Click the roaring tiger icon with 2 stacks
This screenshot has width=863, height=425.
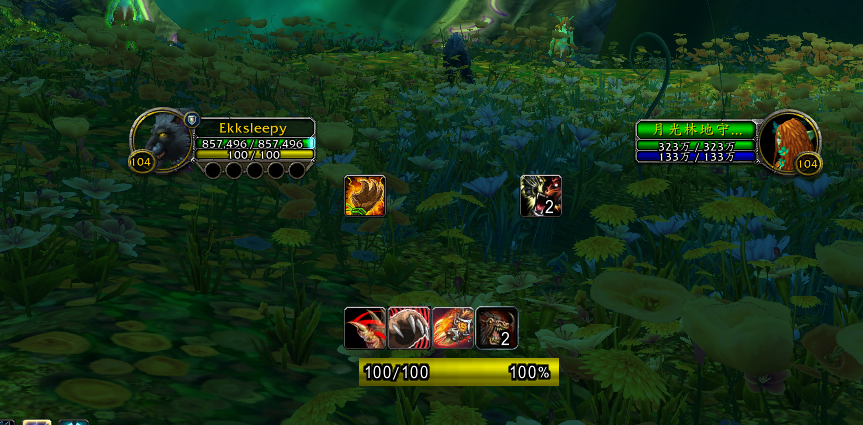(541, 195)
